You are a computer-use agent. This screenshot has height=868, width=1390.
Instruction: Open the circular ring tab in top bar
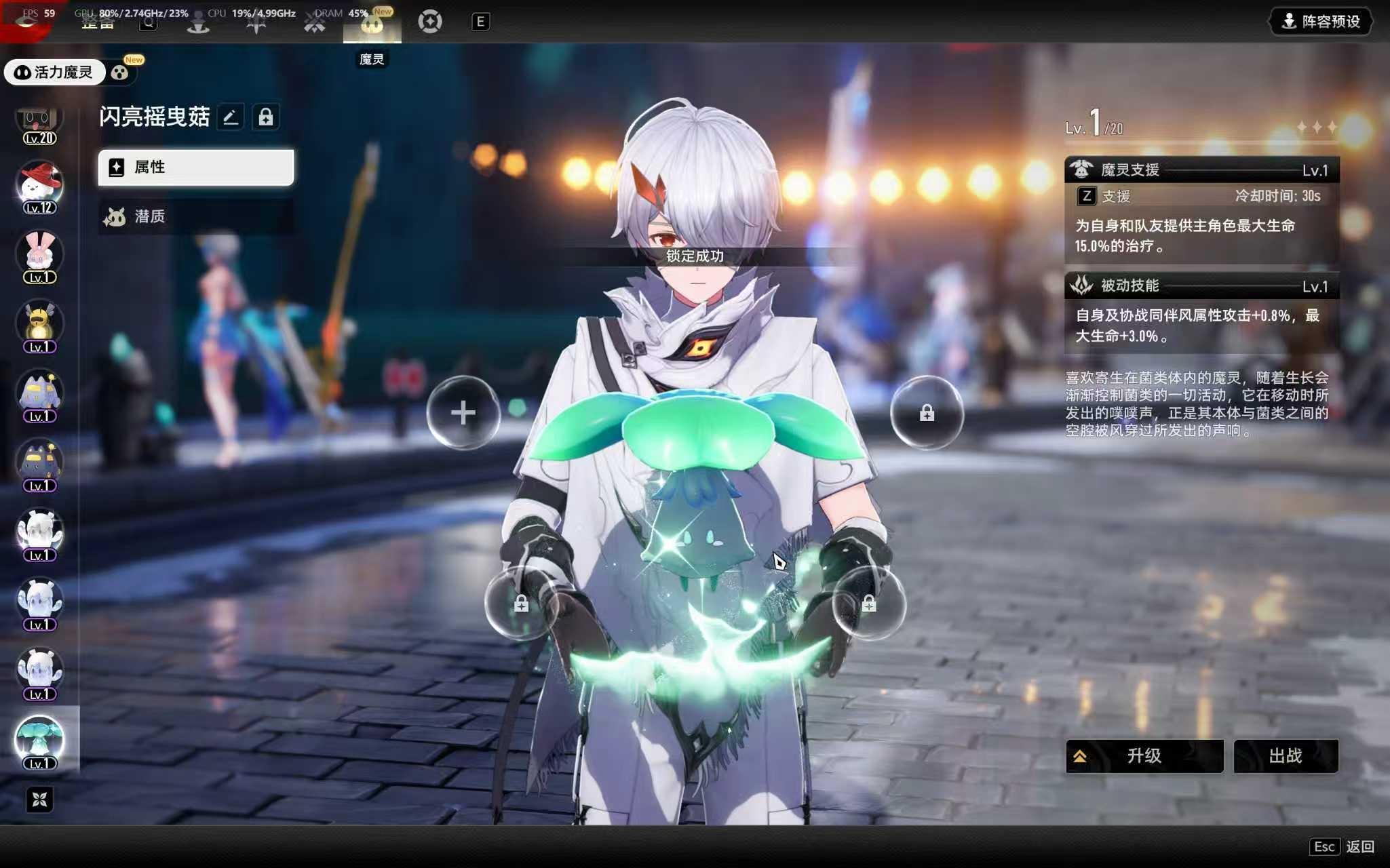coord(430,22)
